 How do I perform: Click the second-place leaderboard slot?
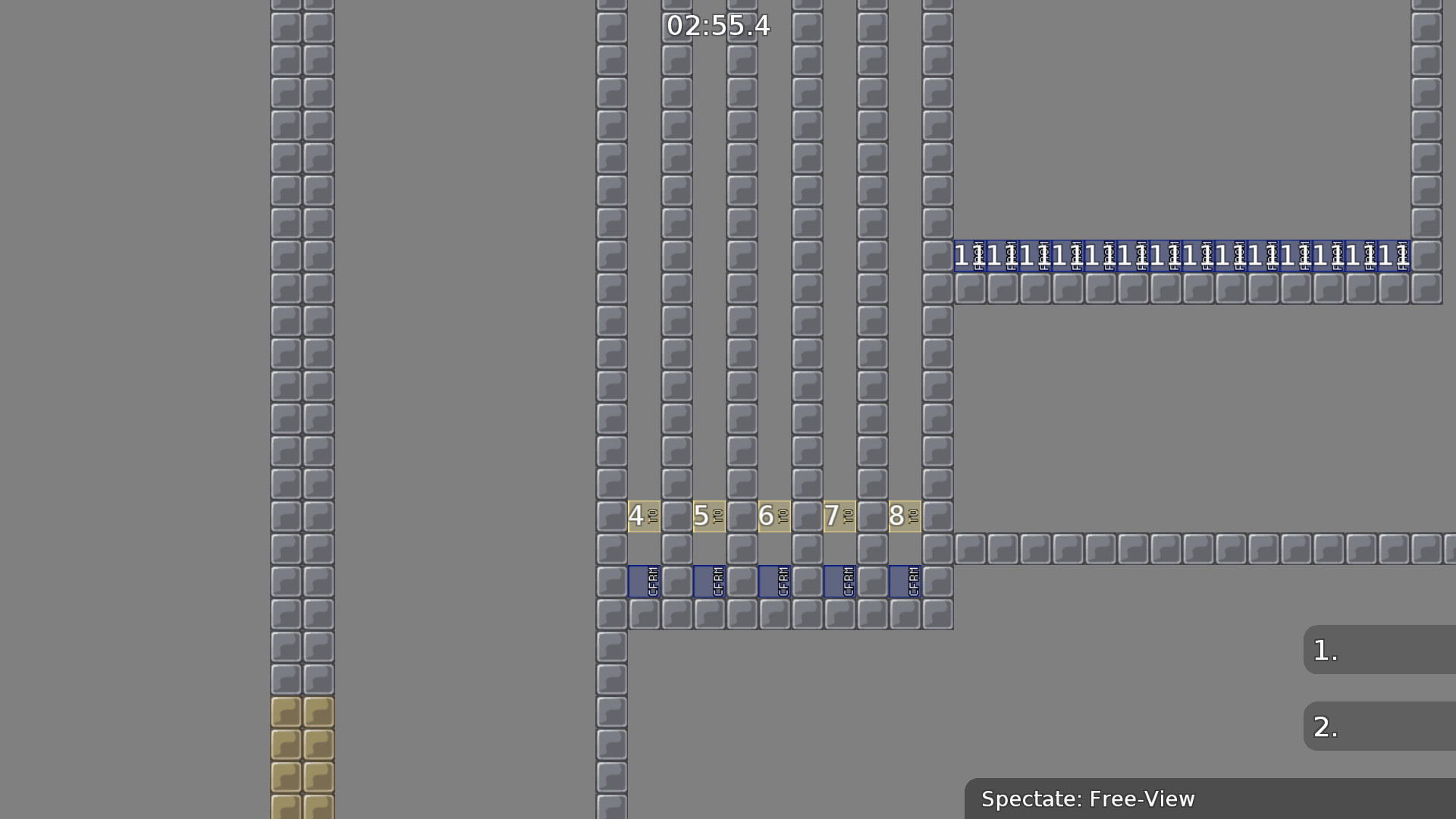point(1380,726)
